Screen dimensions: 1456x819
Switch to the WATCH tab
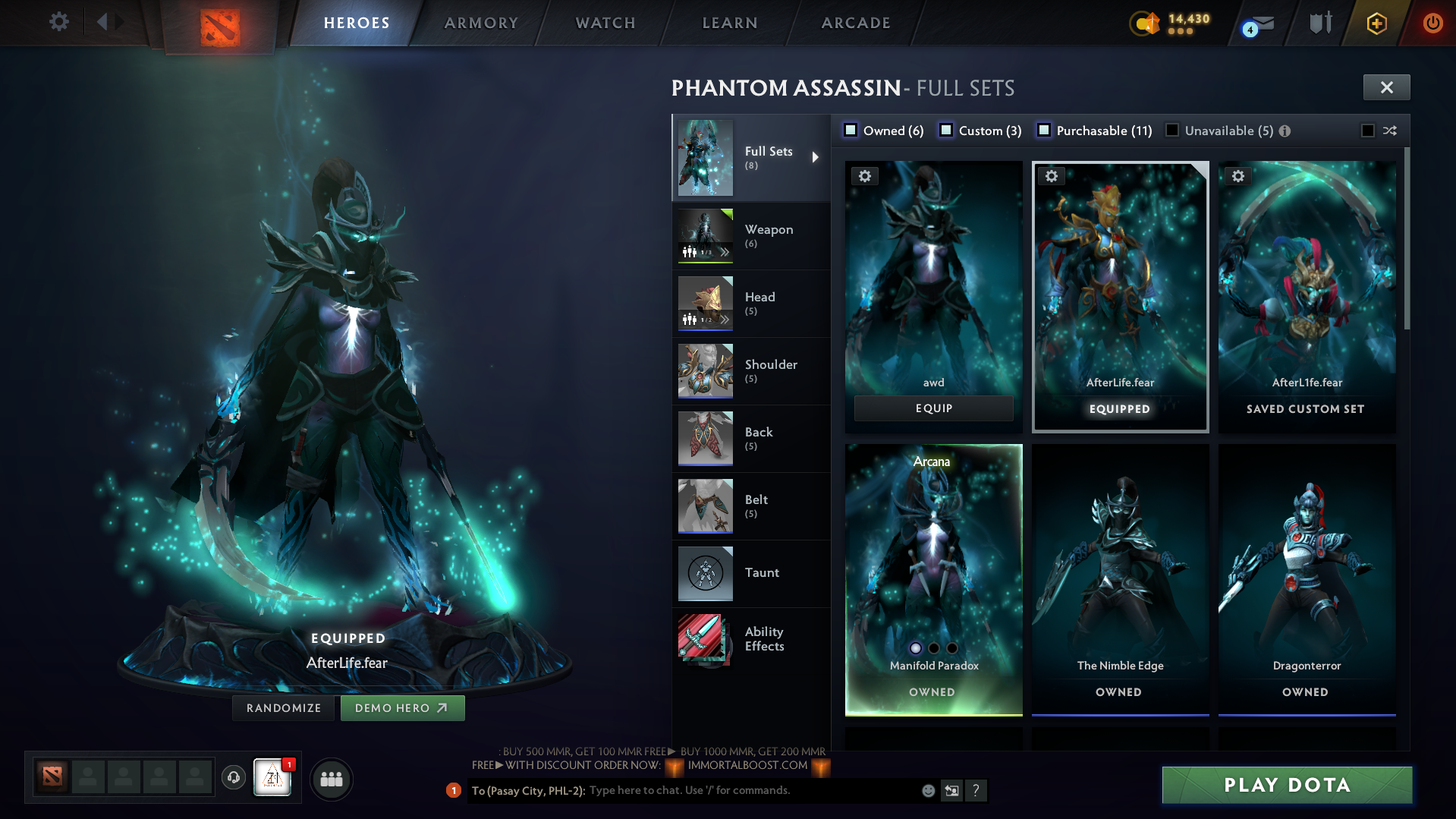[603, 22]
